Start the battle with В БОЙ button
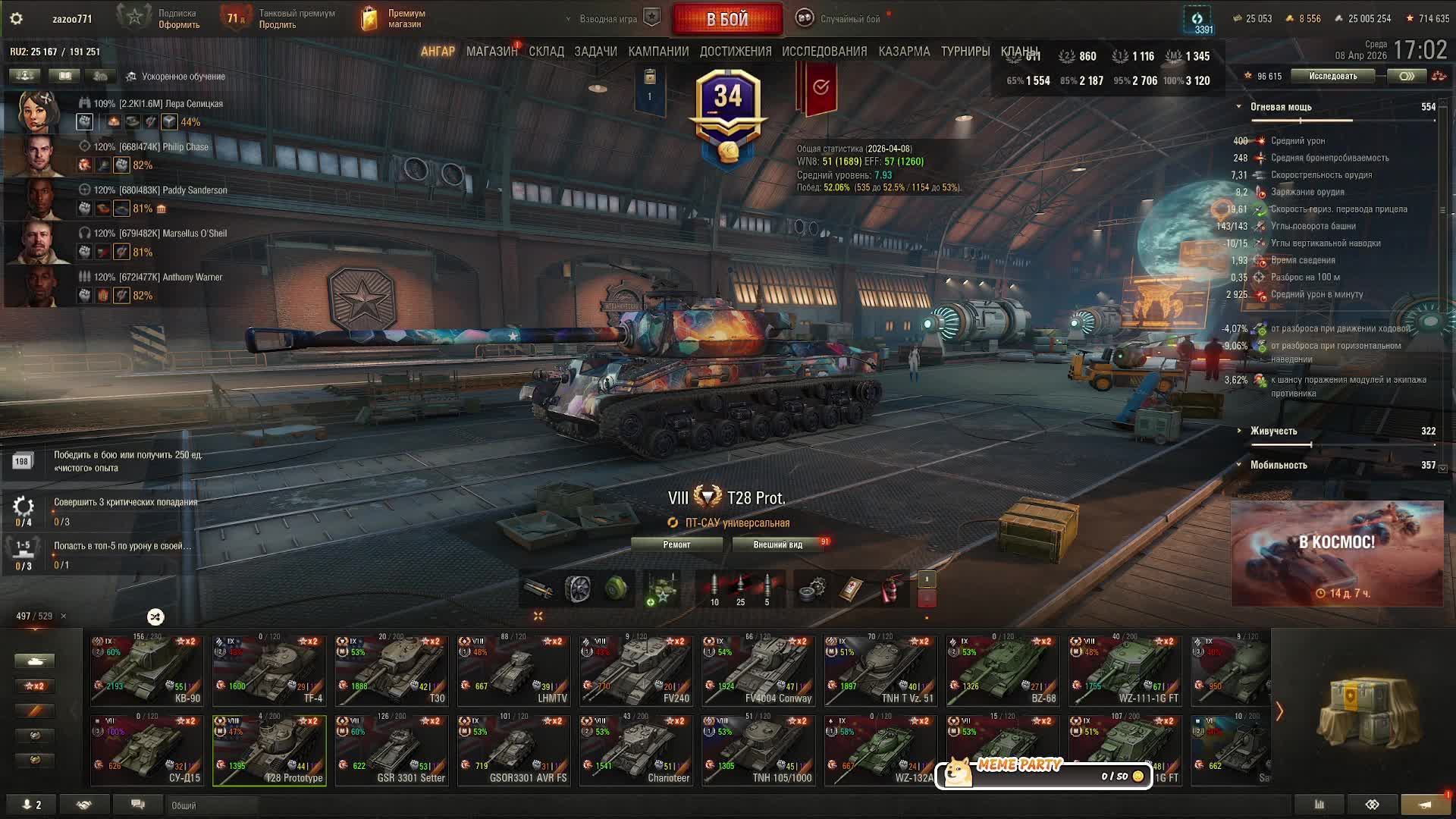Image resolution: width=1456 pixels, height=819 pixels. (x=727, y=19)
